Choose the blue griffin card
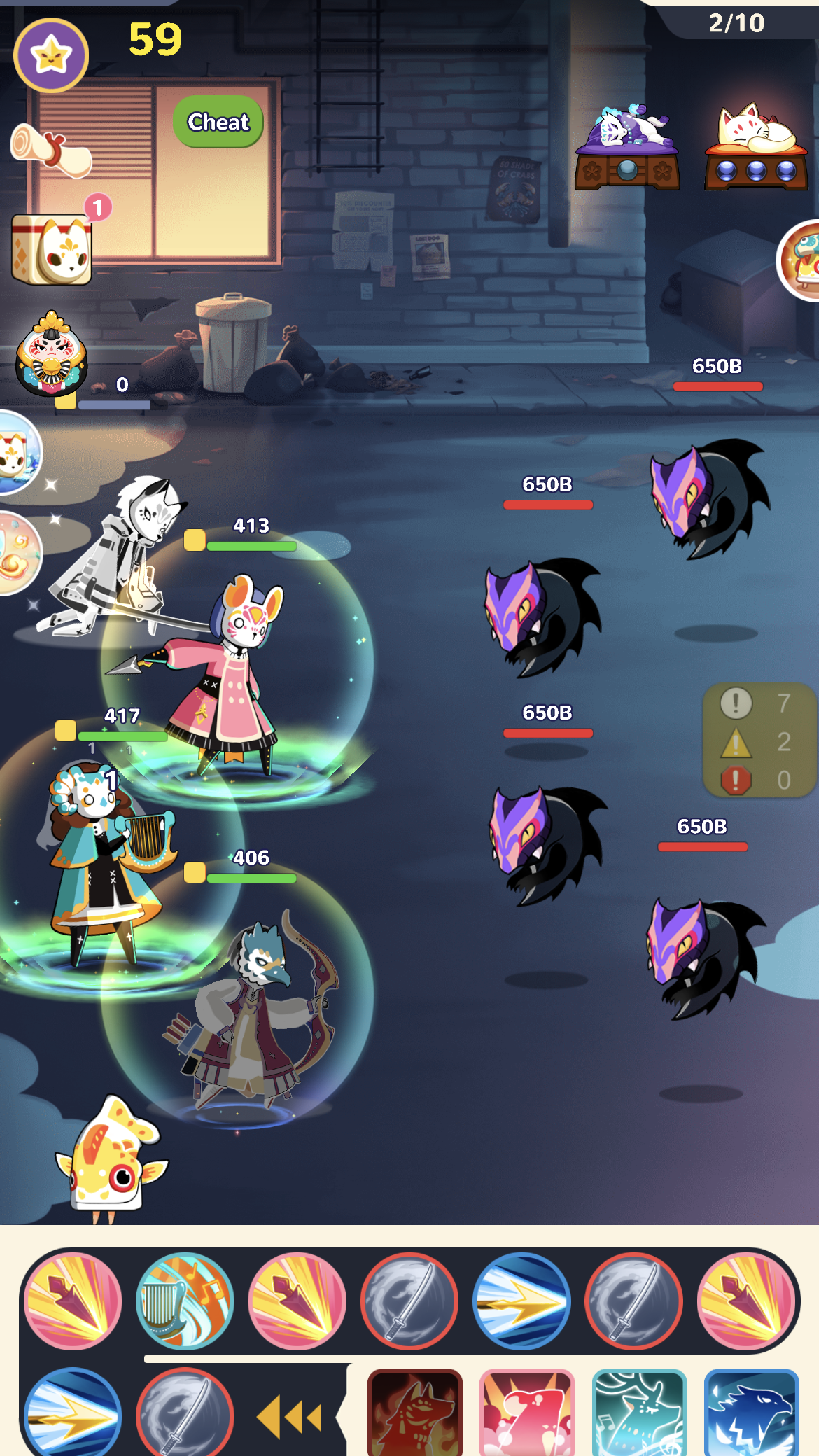Viewport: 819px width, 1456px height. 751,1413
